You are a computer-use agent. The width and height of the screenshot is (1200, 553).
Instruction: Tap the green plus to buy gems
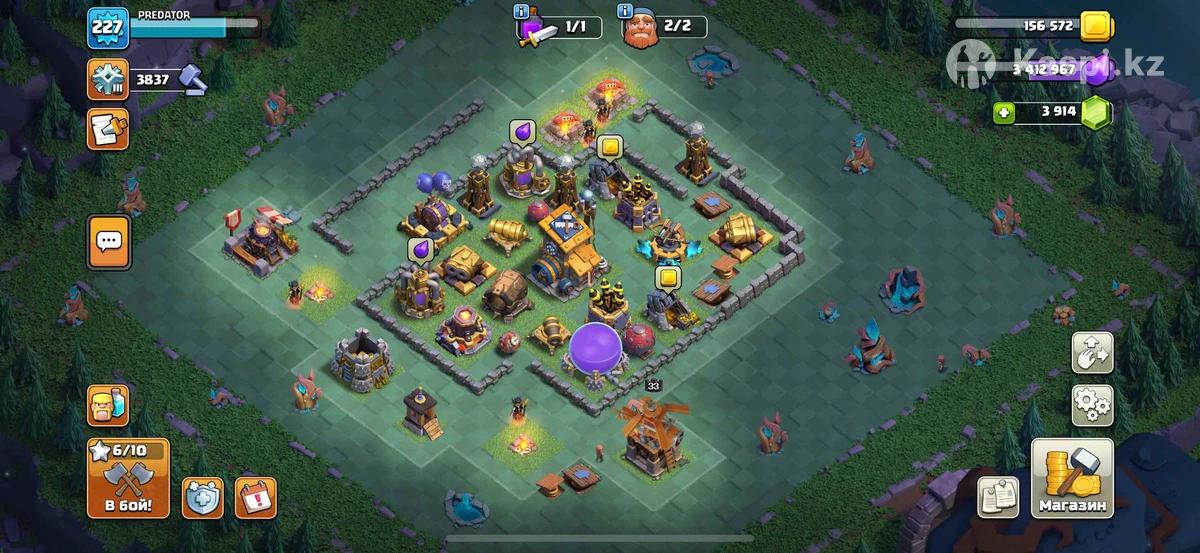[x=1005, y=112]
